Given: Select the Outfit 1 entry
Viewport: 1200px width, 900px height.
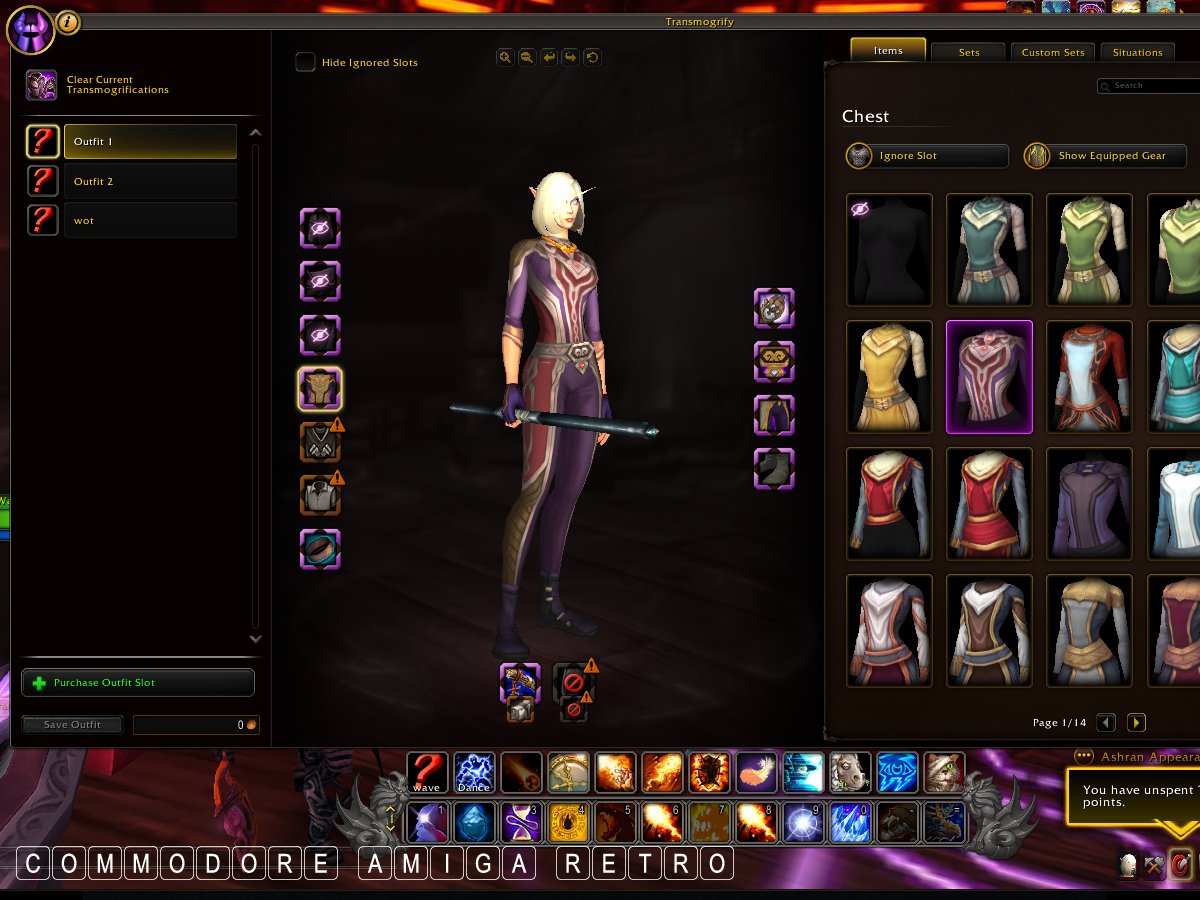Looking at the screenshot, I should [150, 142].
